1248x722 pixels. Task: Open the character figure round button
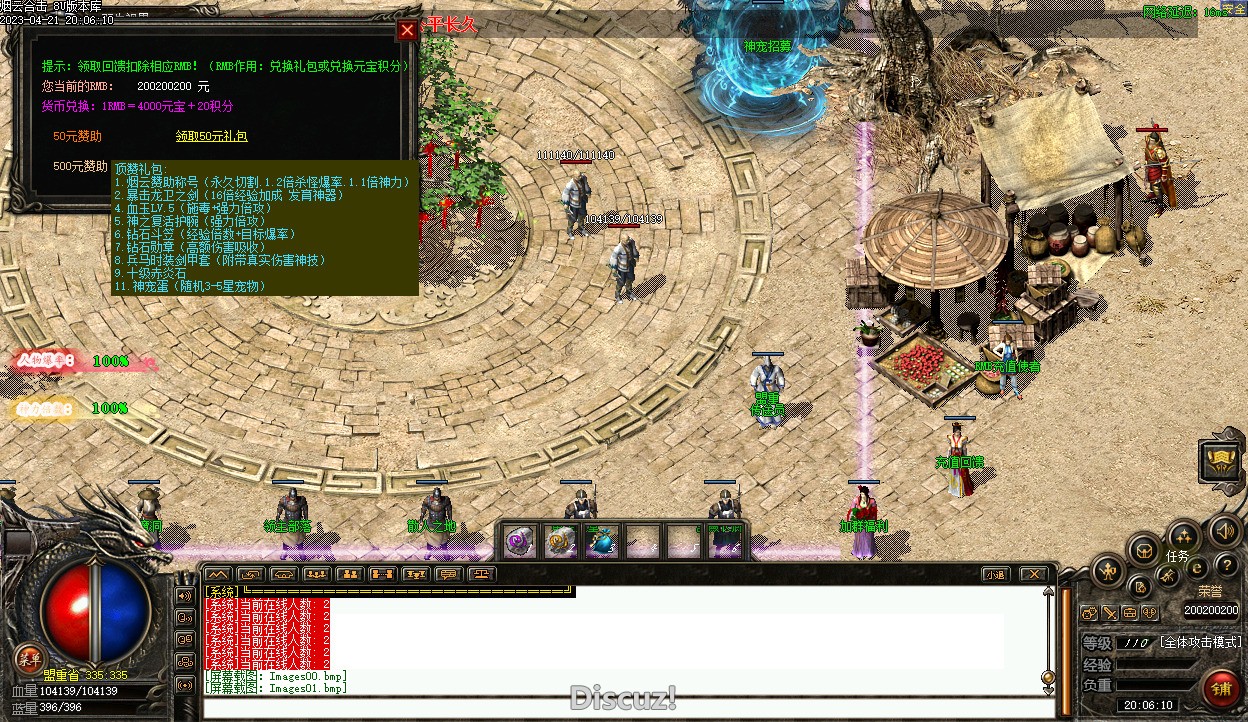pos(1108,573)
